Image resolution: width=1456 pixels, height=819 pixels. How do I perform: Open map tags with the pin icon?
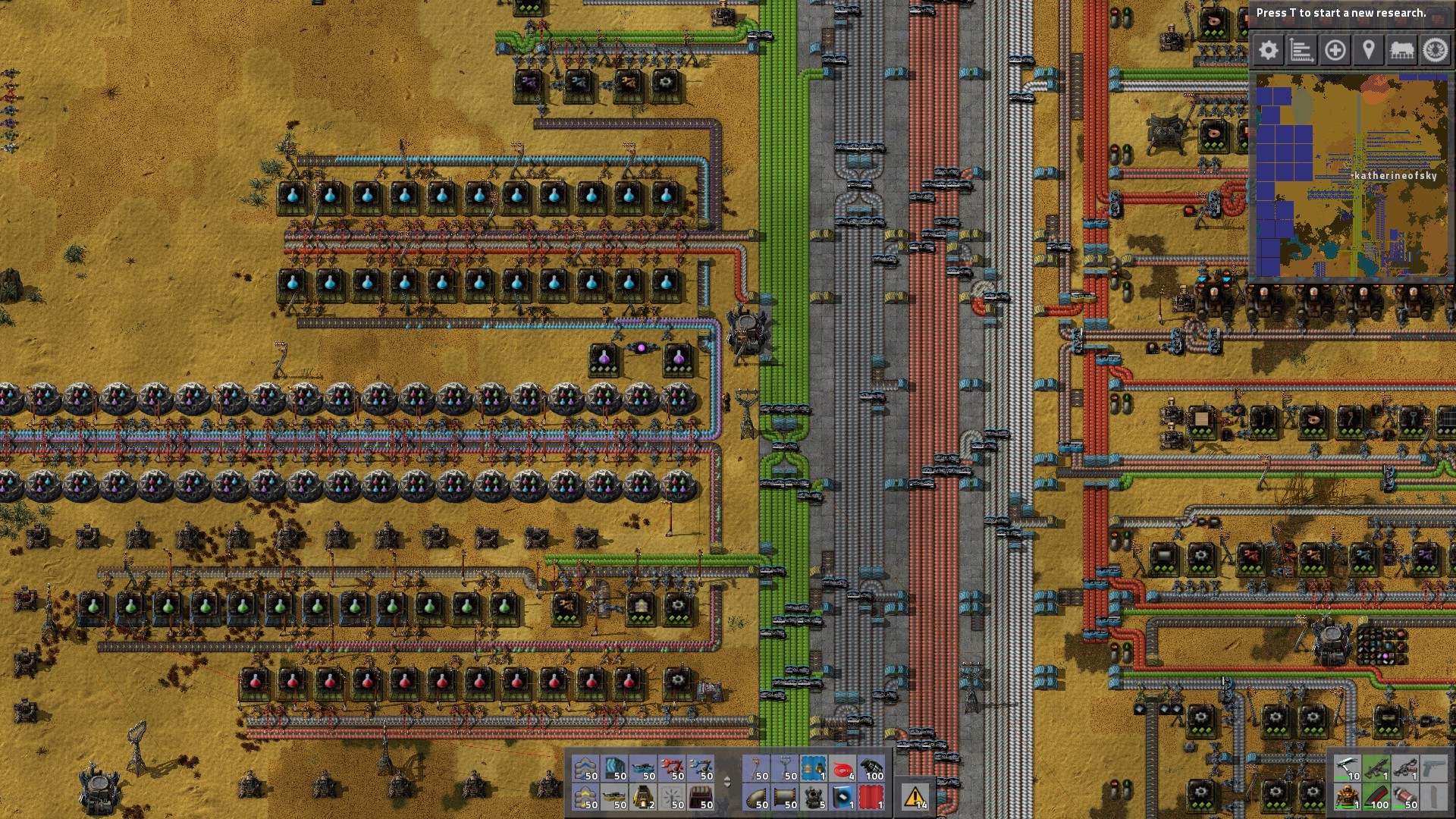click(1369, 51)
